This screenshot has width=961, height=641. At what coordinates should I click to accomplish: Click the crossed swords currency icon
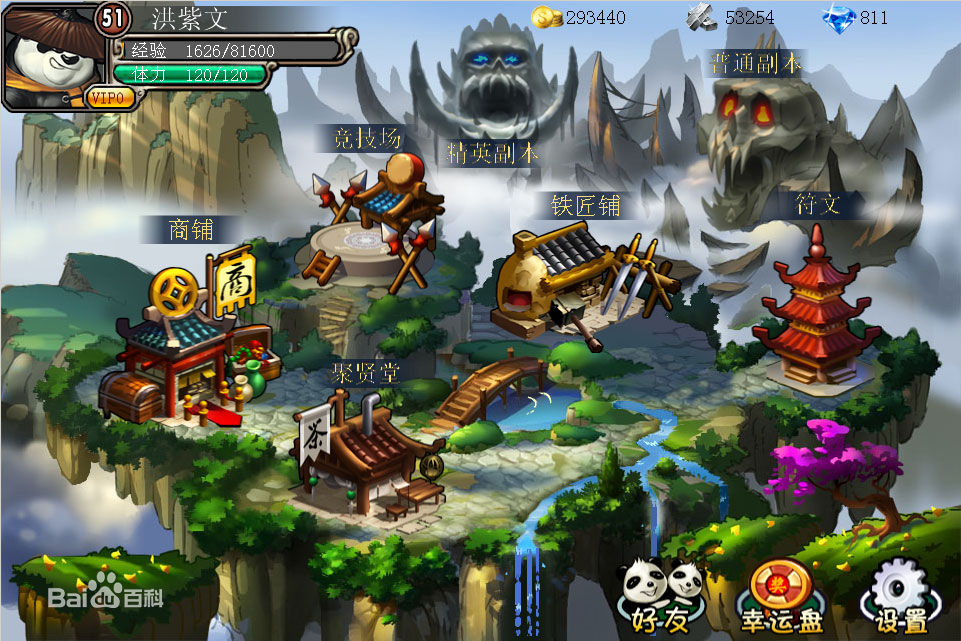pyautogui.click(x=703, y=17)
